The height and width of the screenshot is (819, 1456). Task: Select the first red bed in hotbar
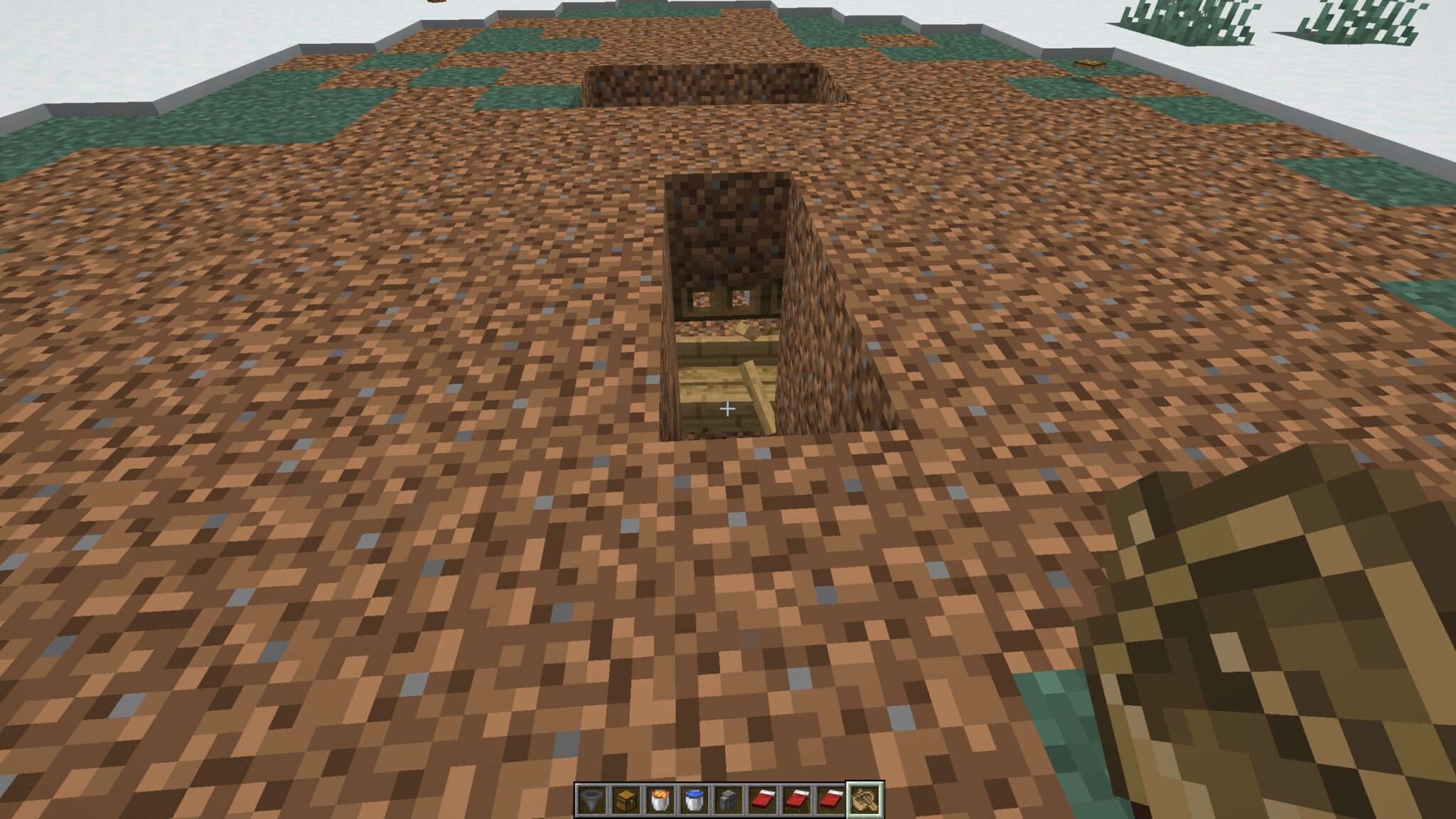click(x=764, y=798)
